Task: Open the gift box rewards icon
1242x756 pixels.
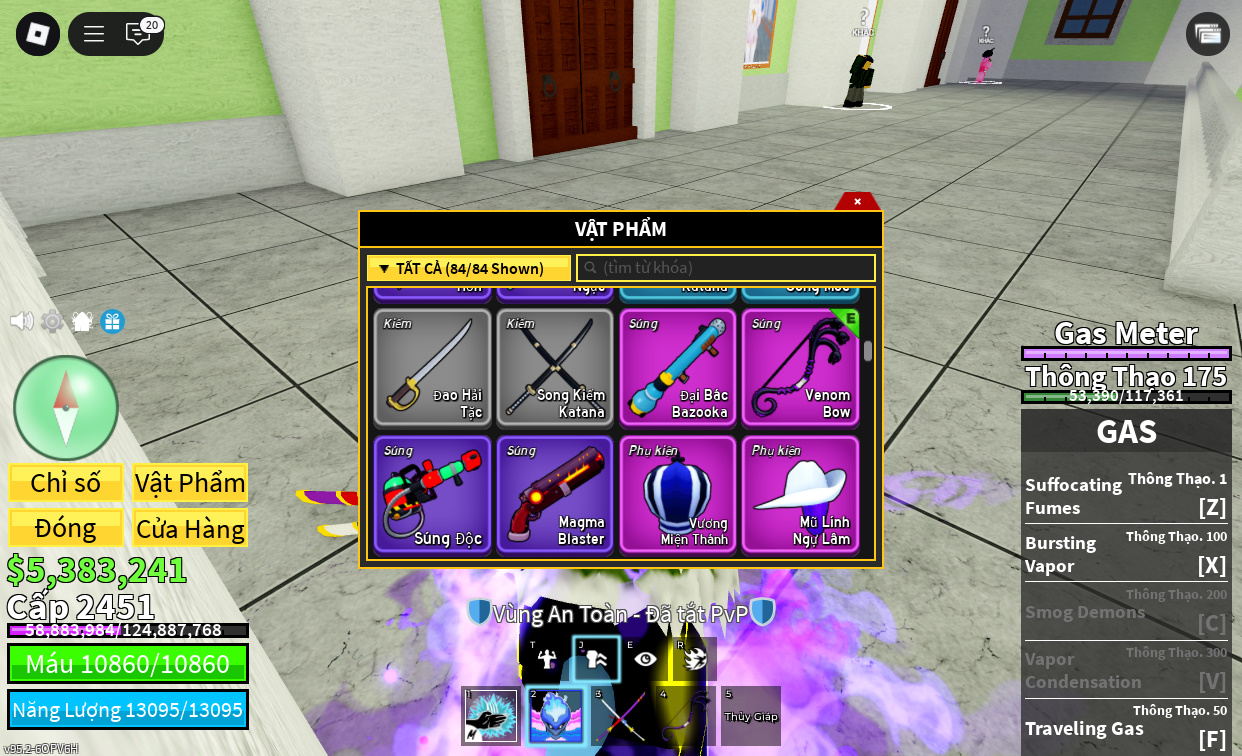Action: click(x=113, y=321)
